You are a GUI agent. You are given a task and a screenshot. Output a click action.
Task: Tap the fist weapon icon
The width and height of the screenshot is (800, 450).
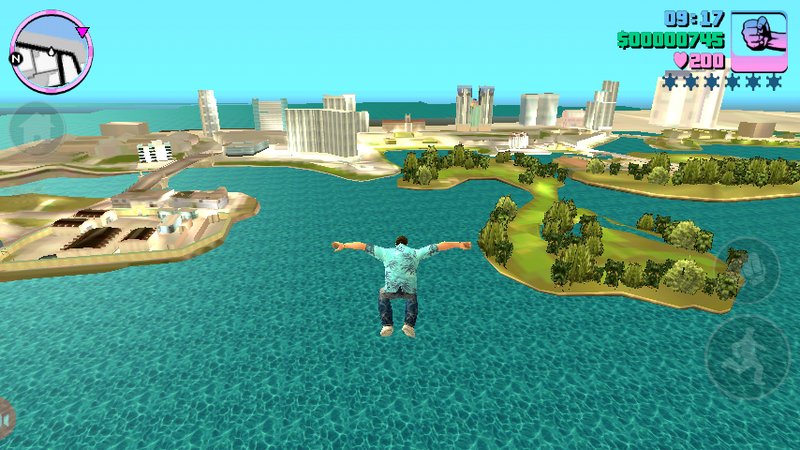pos(759,38)
